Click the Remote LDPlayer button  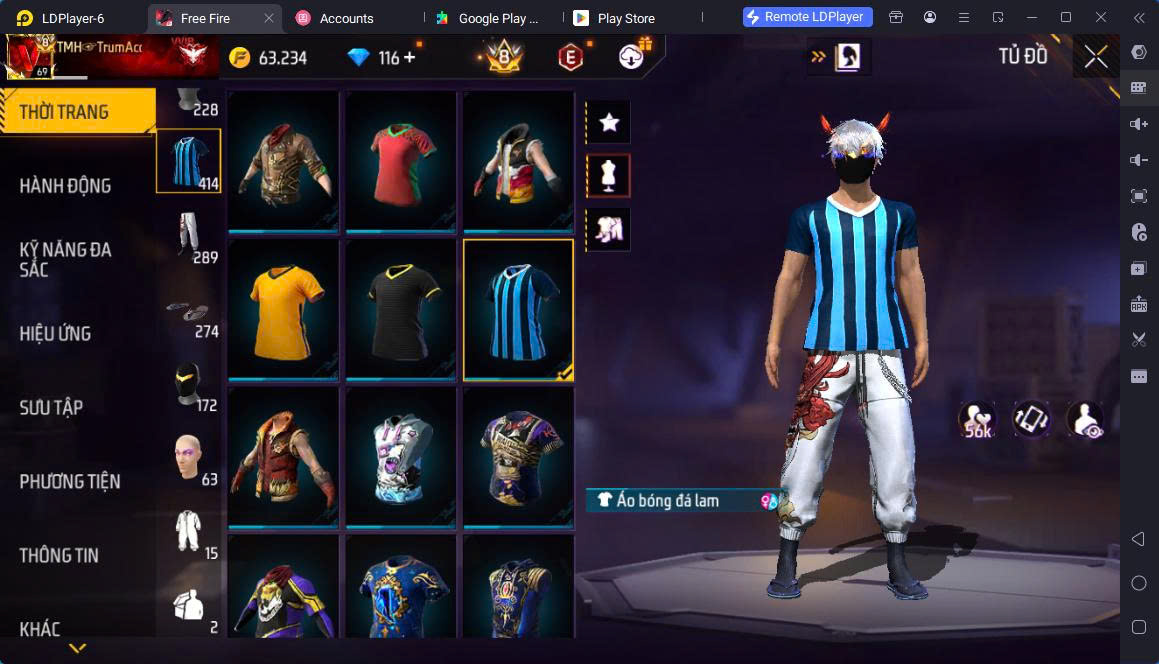pos(808,17)
